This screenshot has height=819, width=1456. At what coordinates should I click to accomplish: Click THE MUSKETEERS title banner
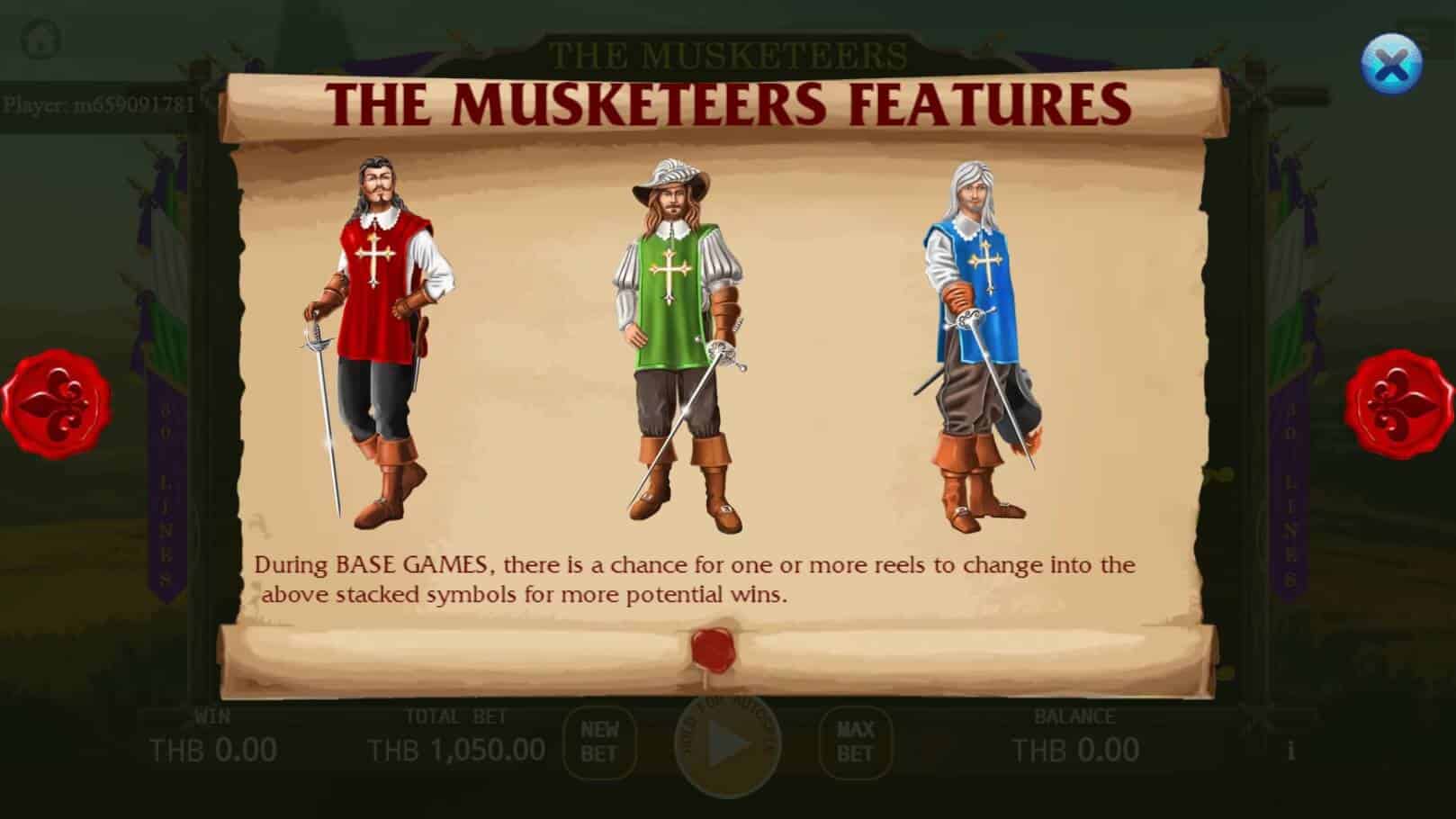click(725, 52)
